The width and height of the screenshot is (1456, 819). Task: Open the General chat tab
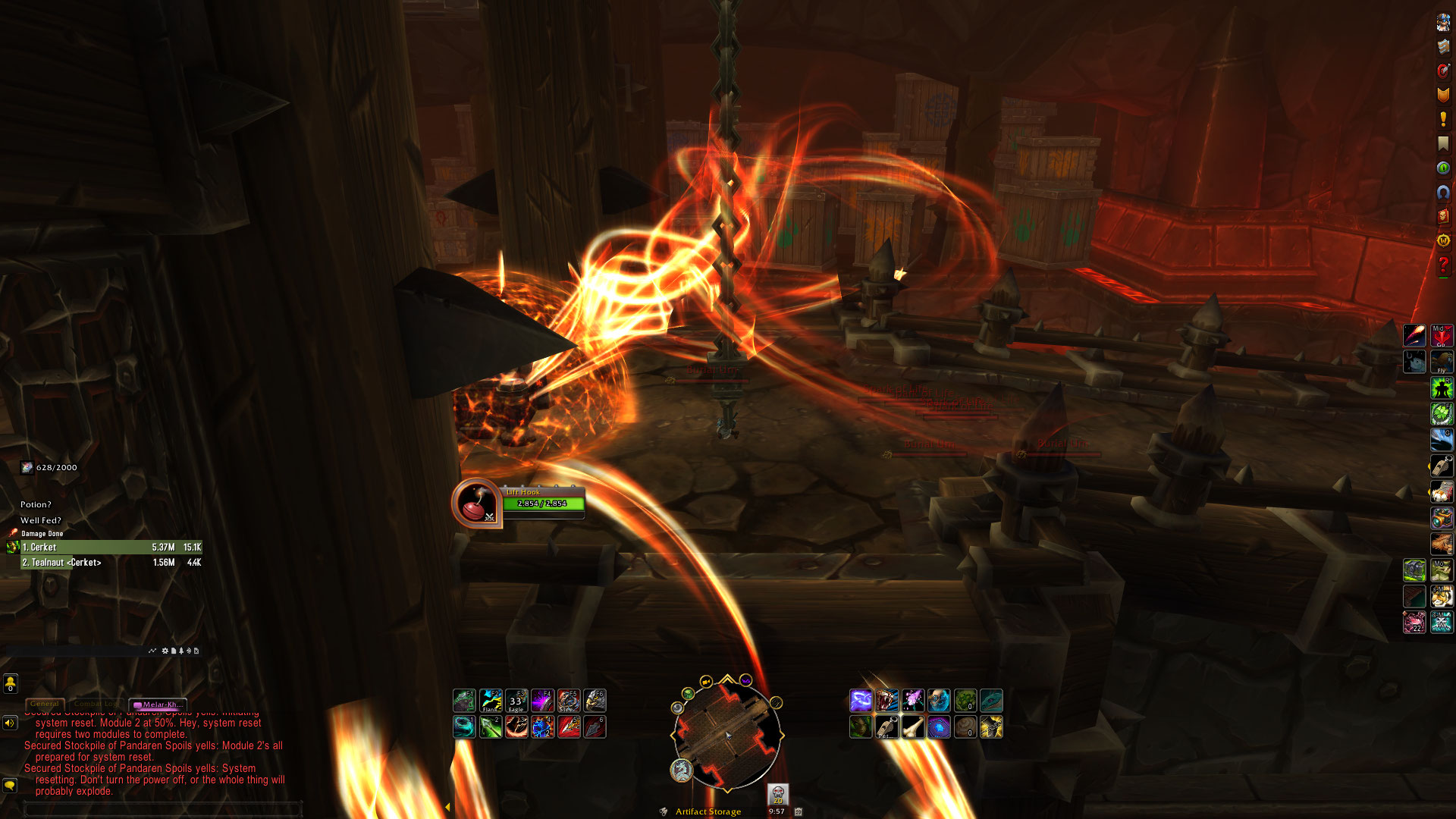(45, 704)
